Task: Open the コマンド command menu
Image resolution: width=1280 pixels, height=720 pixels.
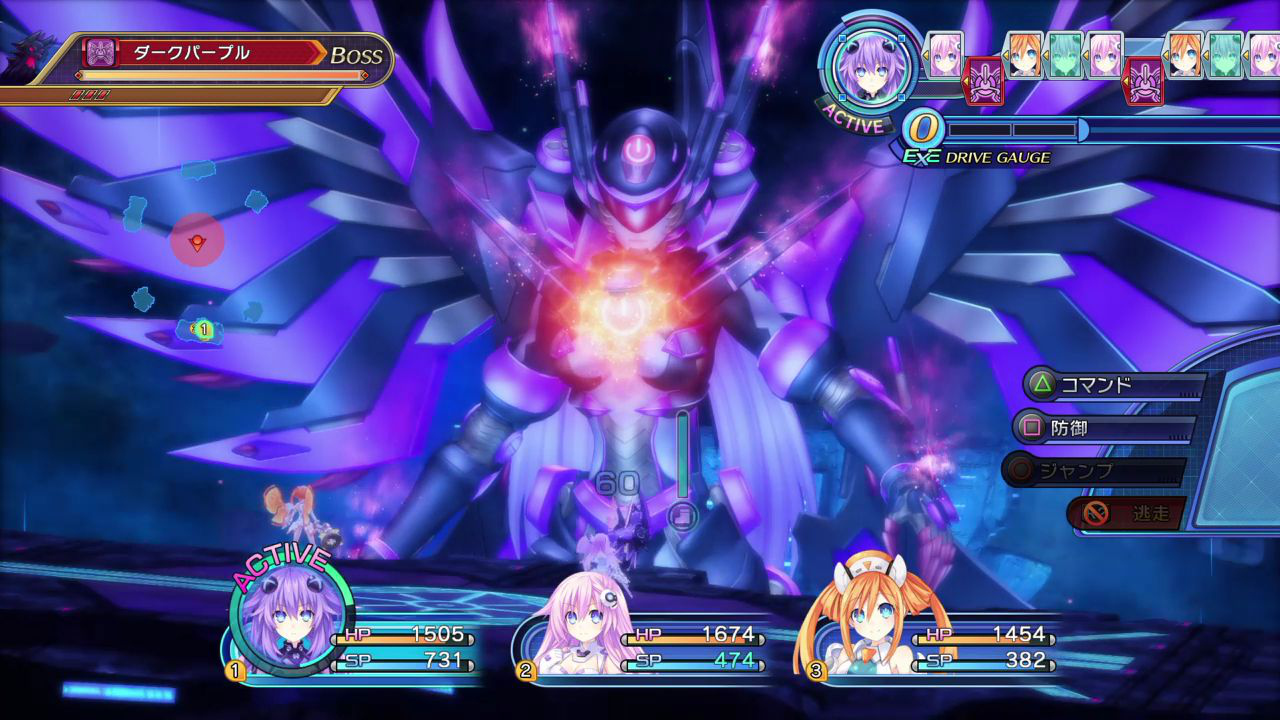Action: click(1112, 385)
